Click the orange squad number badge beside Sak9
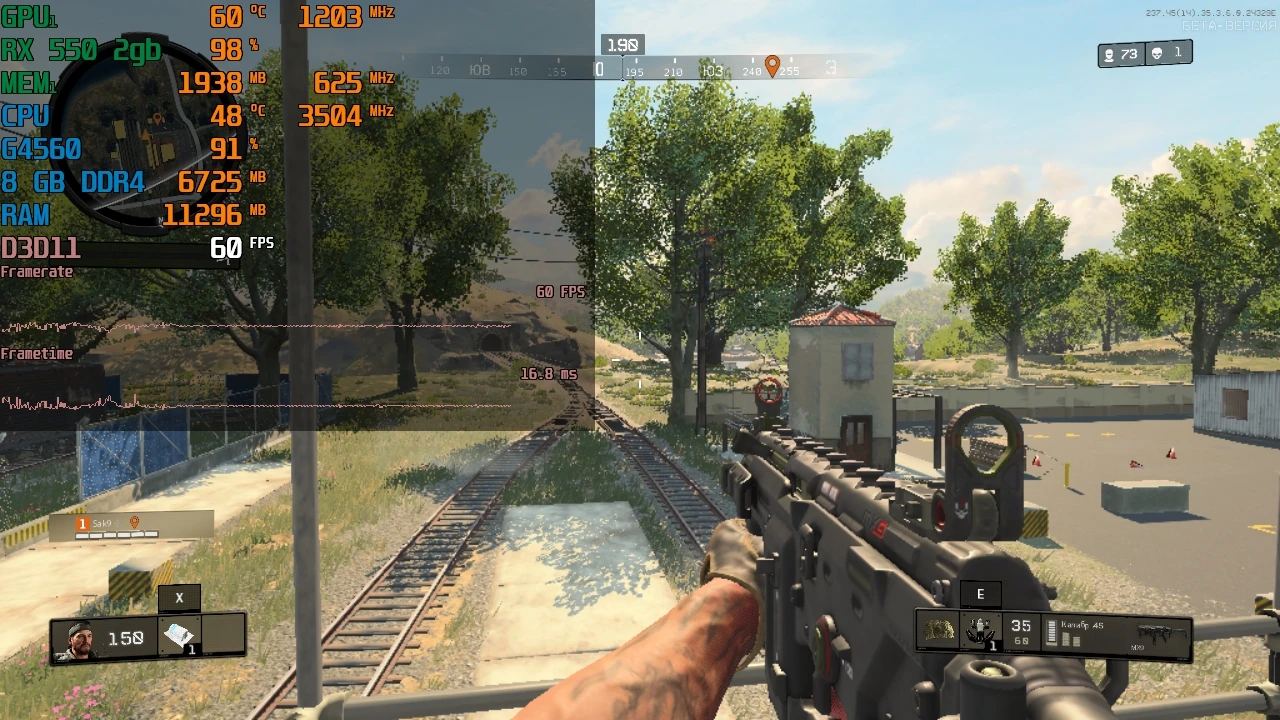Image resolution: width=1280 pixels, height=720 pixels. click(83, 522)
